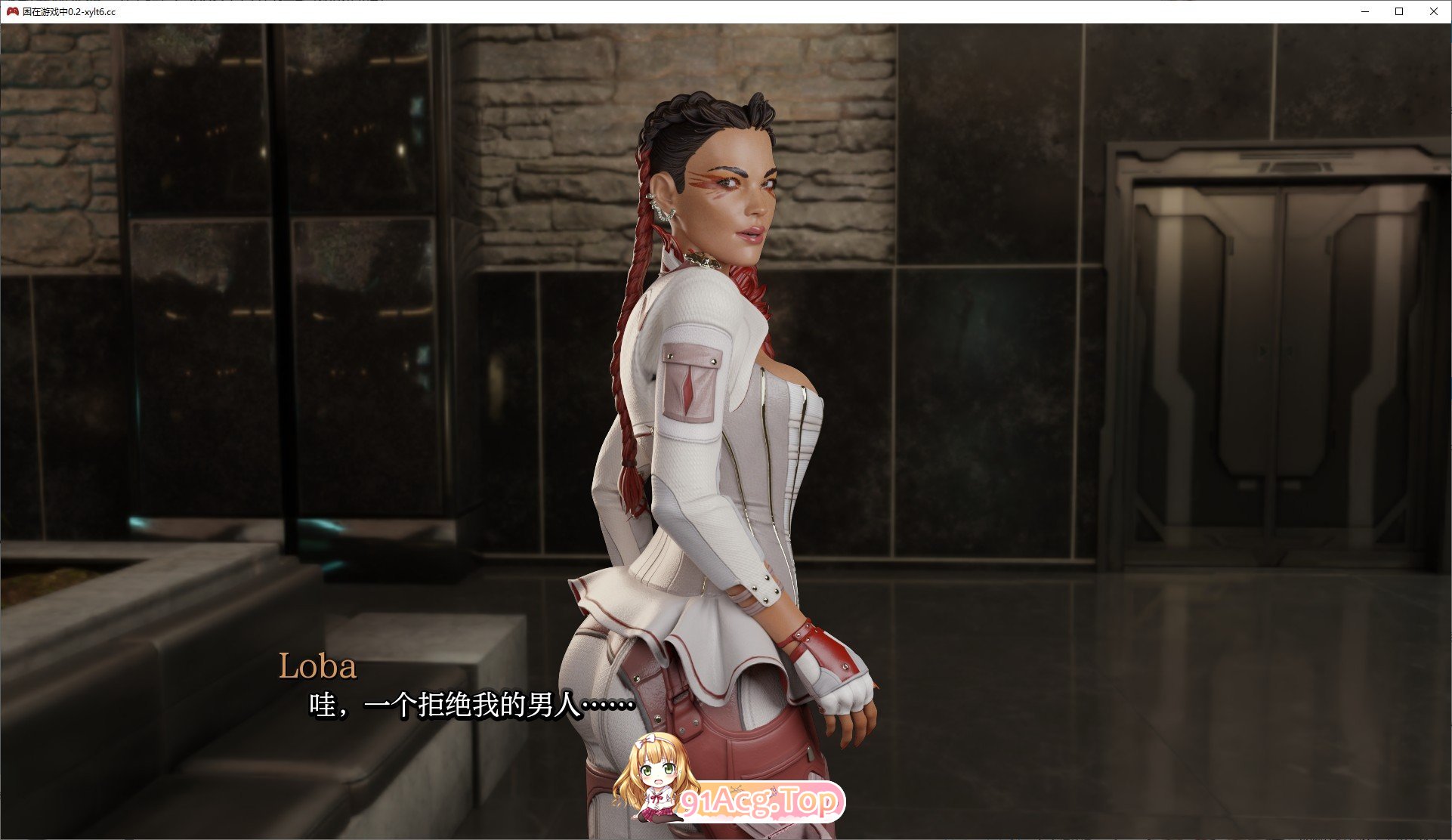The width and height of the screenshot is (1452, 840).
Task: Click the close X control on the window
Action: click(1433, 11)
